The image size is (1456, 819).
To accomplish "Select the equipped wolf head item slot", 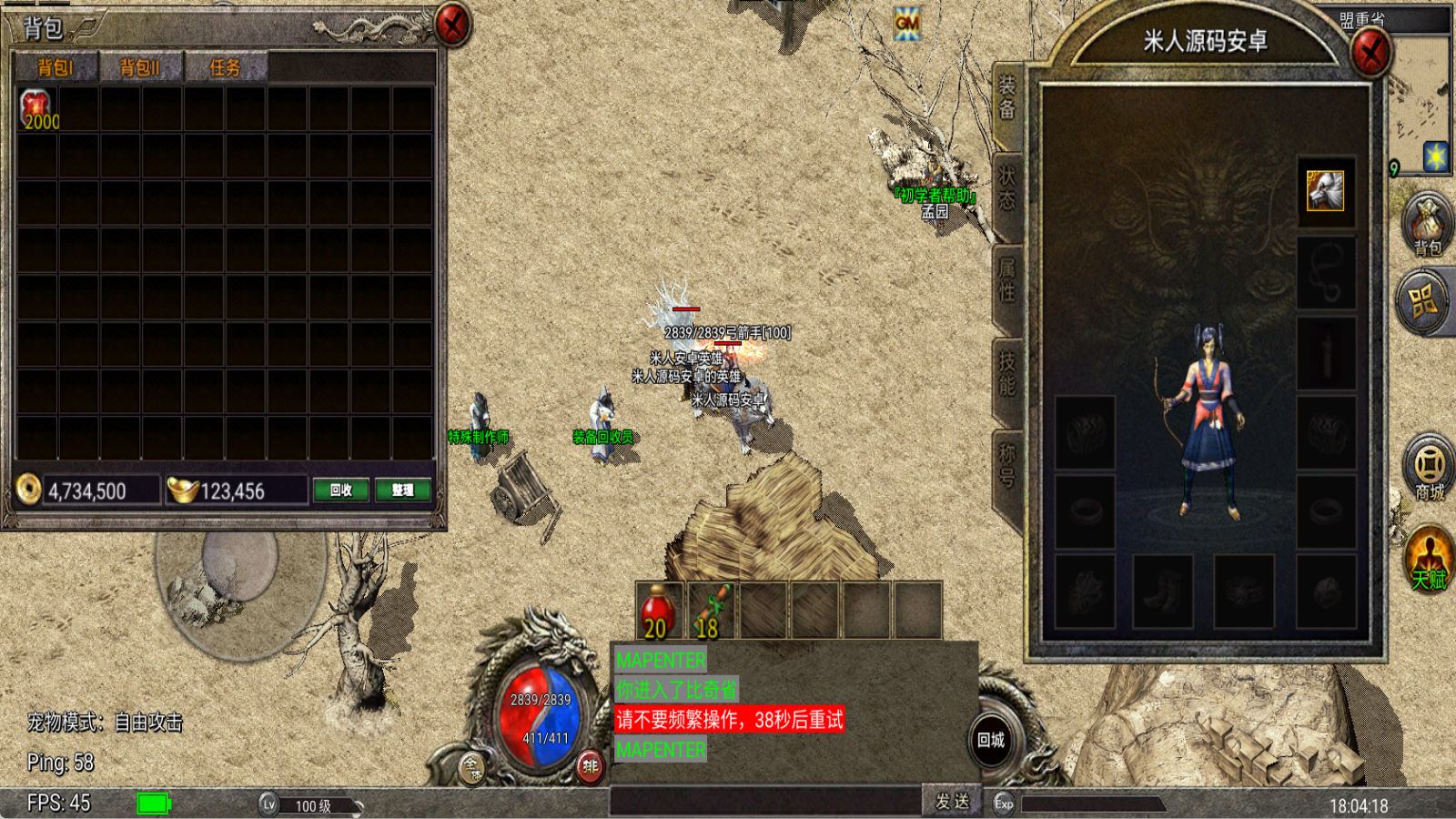I will [x=1325, y=191].
